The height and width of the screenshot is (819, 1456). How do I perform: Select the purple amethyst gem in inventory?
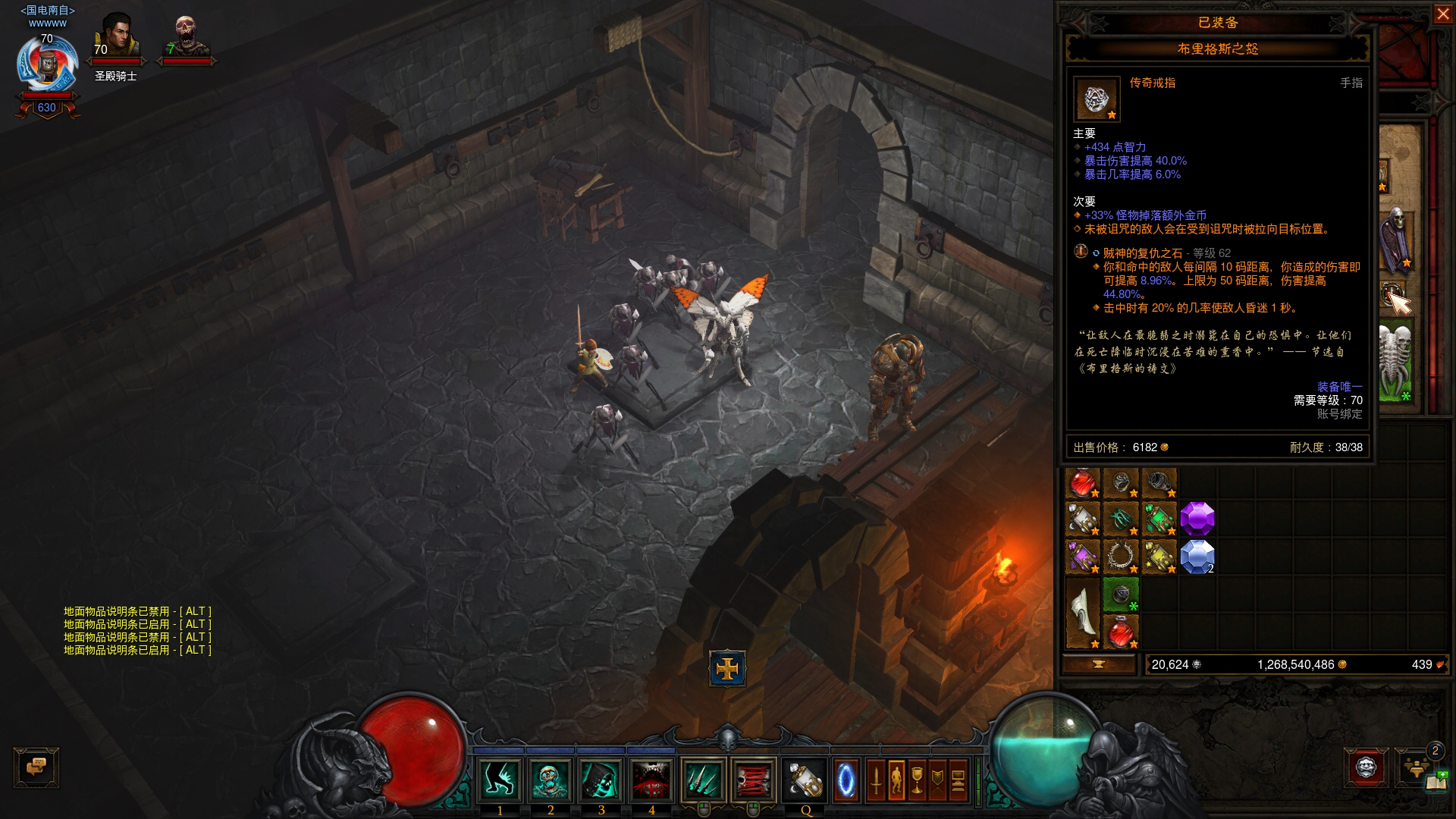[x=1197, y=519]
